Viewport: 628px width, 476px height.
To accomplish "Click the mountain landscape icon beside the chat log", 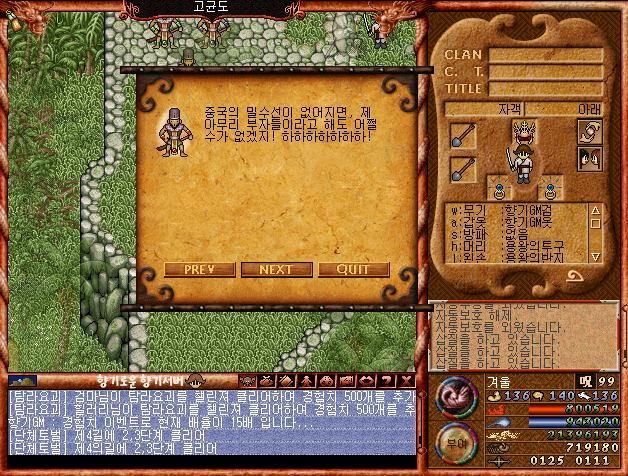I will [22, 381].
